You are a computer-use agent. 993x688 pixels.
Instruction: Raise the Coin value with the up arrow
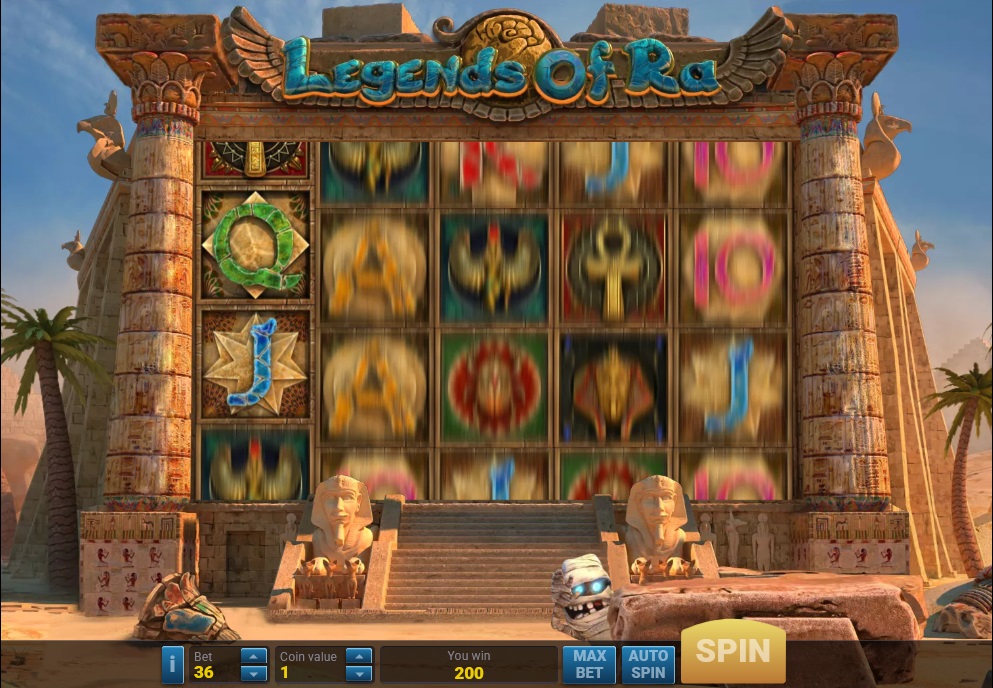click(x=359, y=656)
